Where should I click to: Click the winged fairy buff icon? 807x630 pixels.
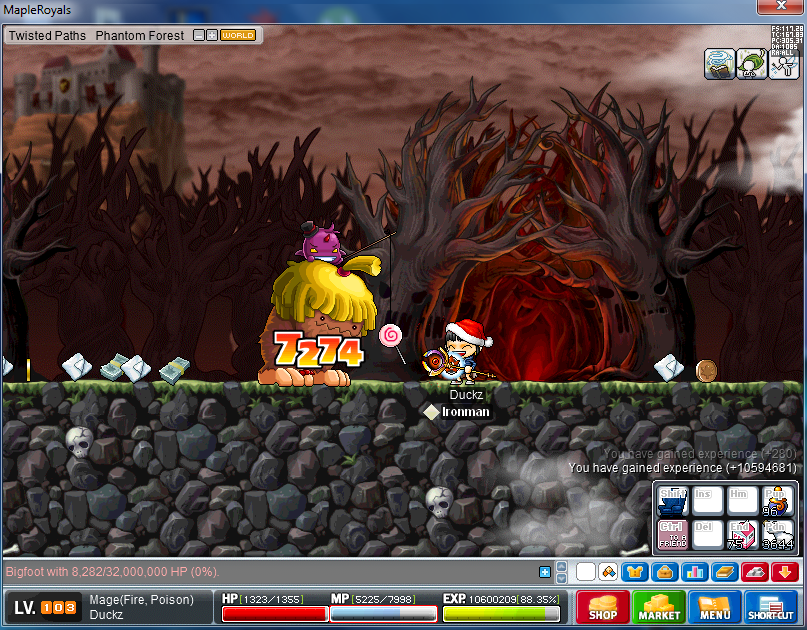tap(783, 64)
